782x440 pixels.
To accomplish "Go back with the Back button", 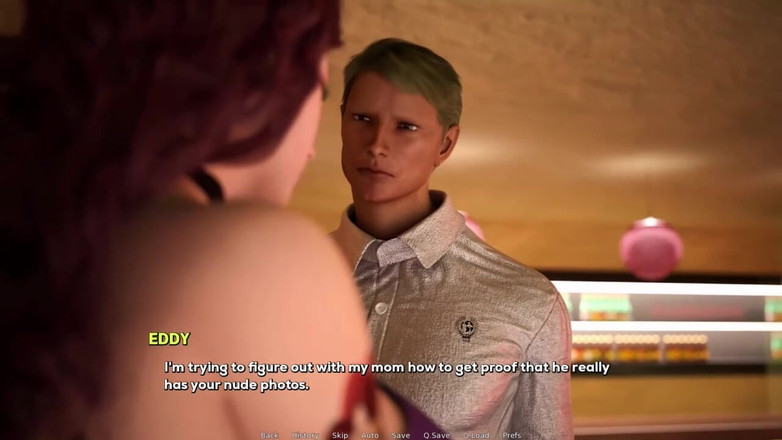I will click(269, 435).
